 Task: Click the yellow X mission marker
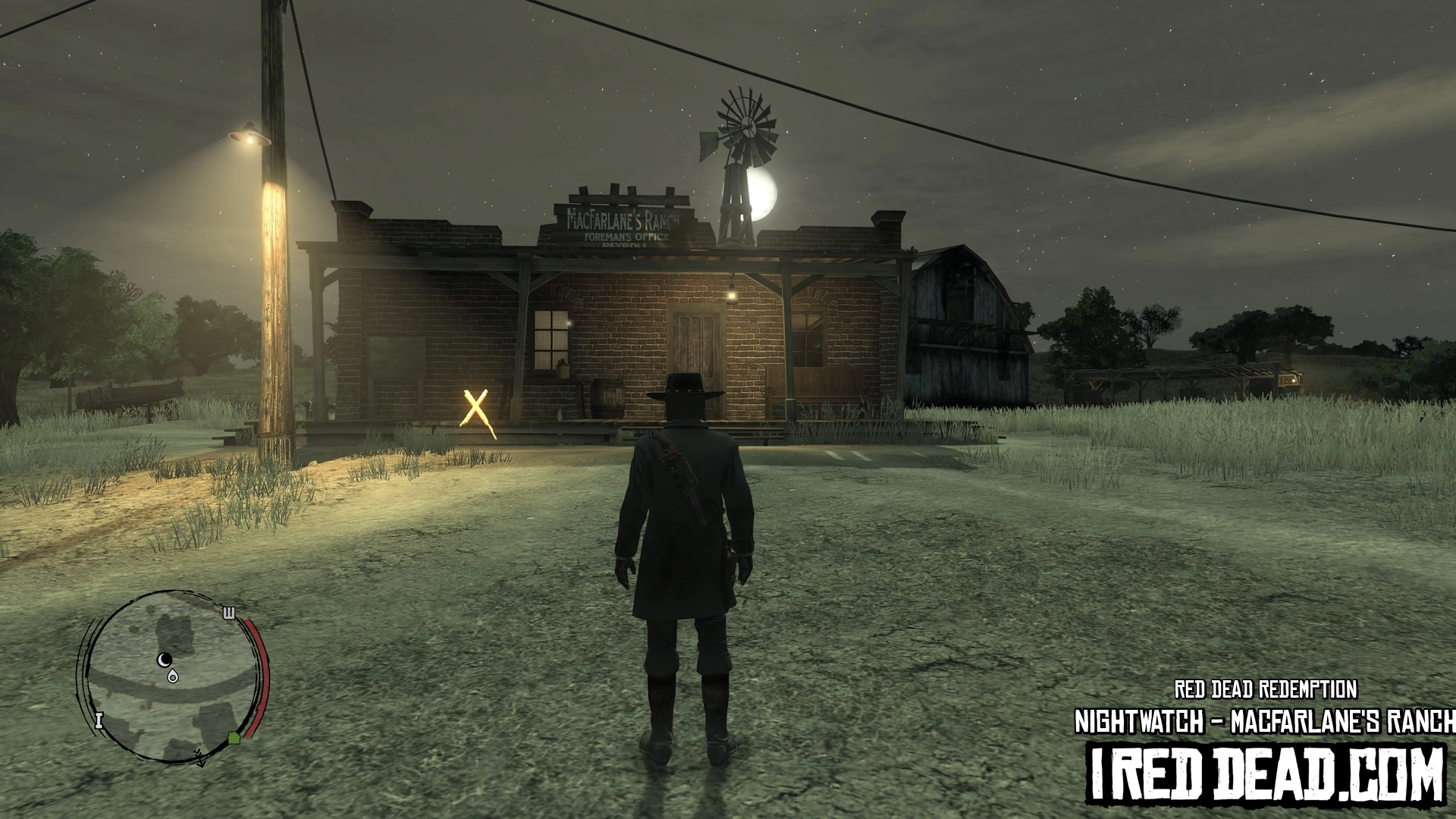point(476,409)
